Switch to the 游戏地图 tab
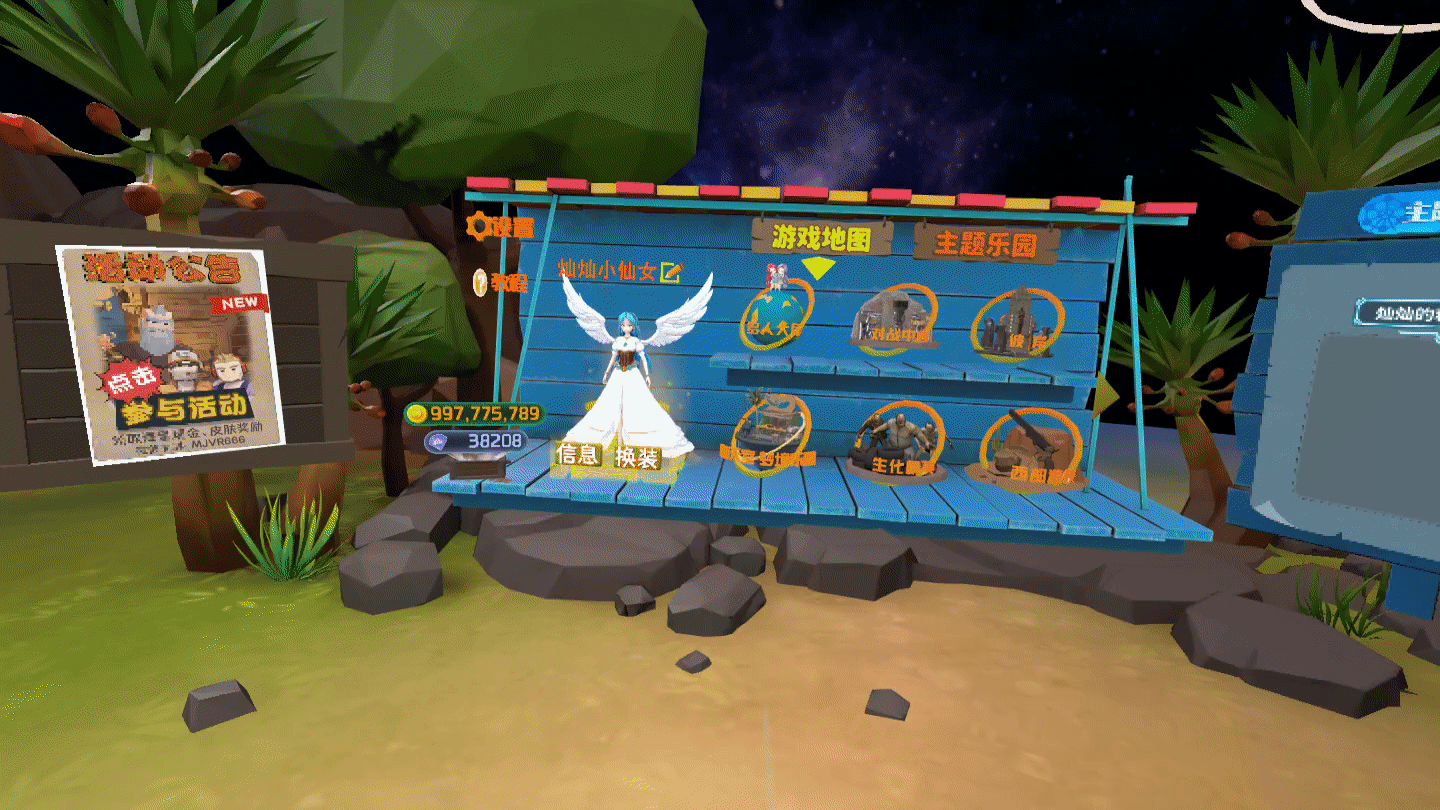The width and height of the screenshot is (1440, 810). click(x=819, y=238)
